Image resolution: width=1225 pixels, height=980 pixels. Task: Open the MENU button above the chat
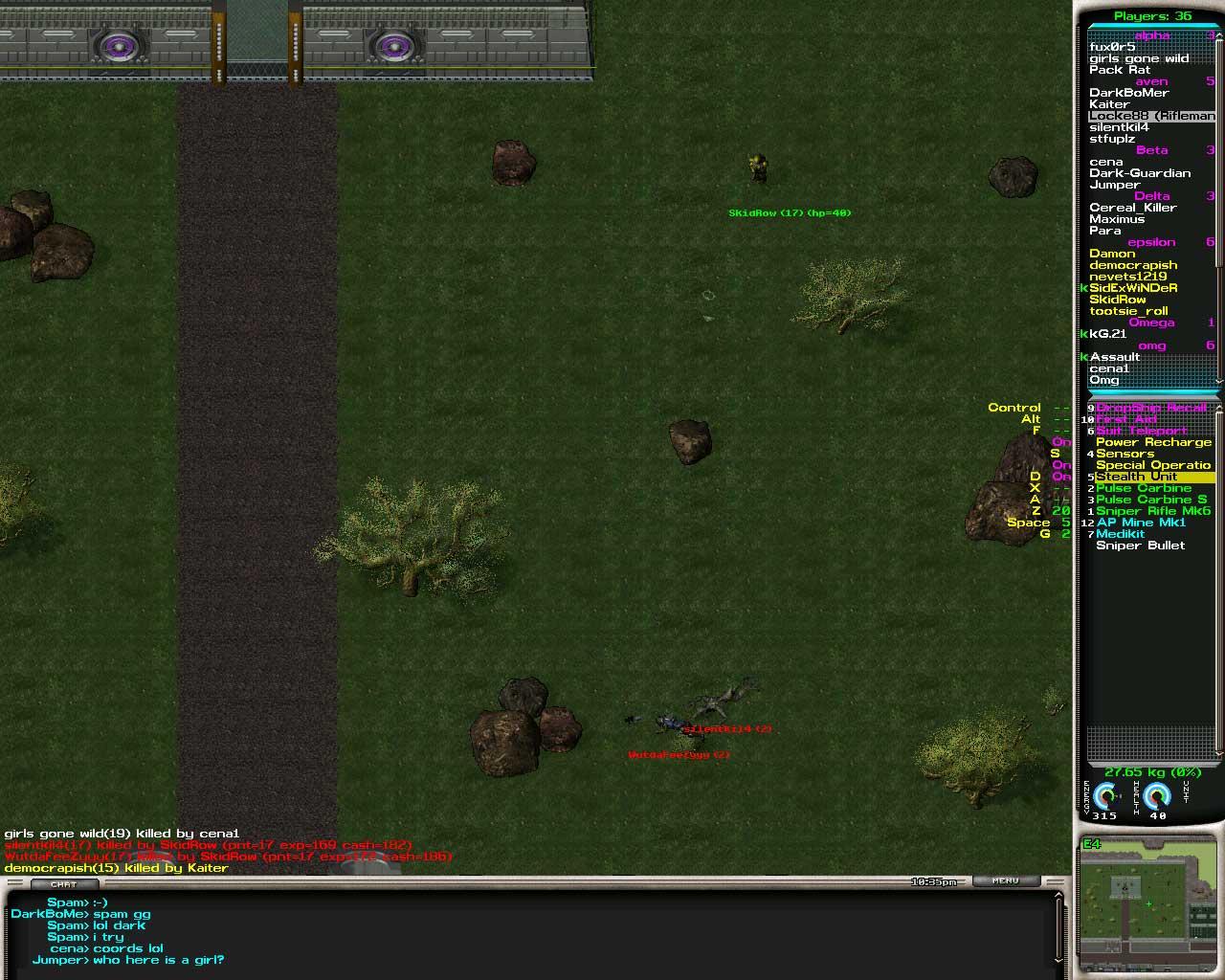tap(1005, 880)
